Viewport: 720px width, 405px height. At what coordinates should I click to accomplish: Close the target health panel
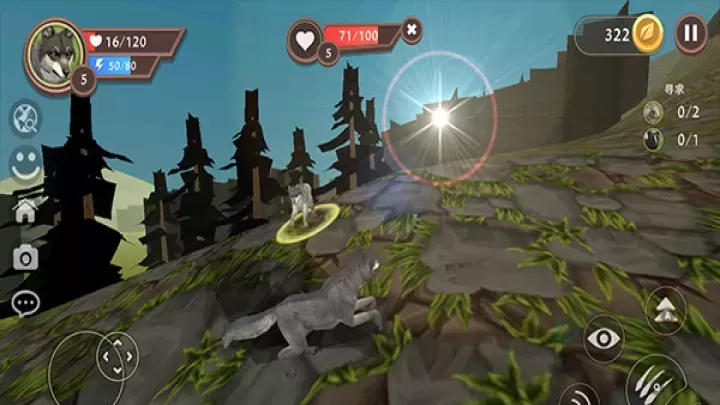(x=411, y=31)
